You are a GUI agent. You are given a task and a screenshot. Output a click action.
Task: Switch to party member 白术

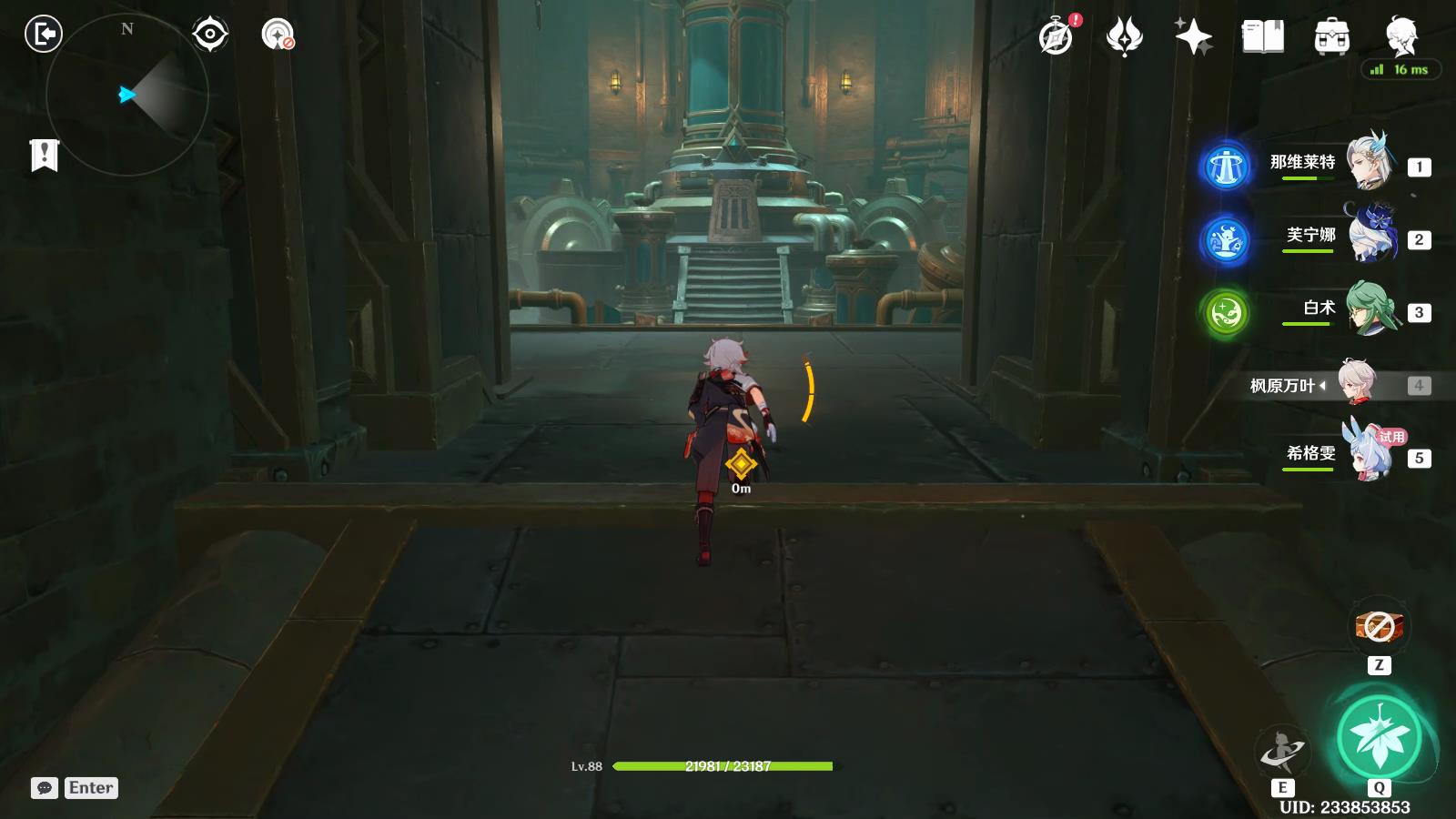[x=1370, y=308]
